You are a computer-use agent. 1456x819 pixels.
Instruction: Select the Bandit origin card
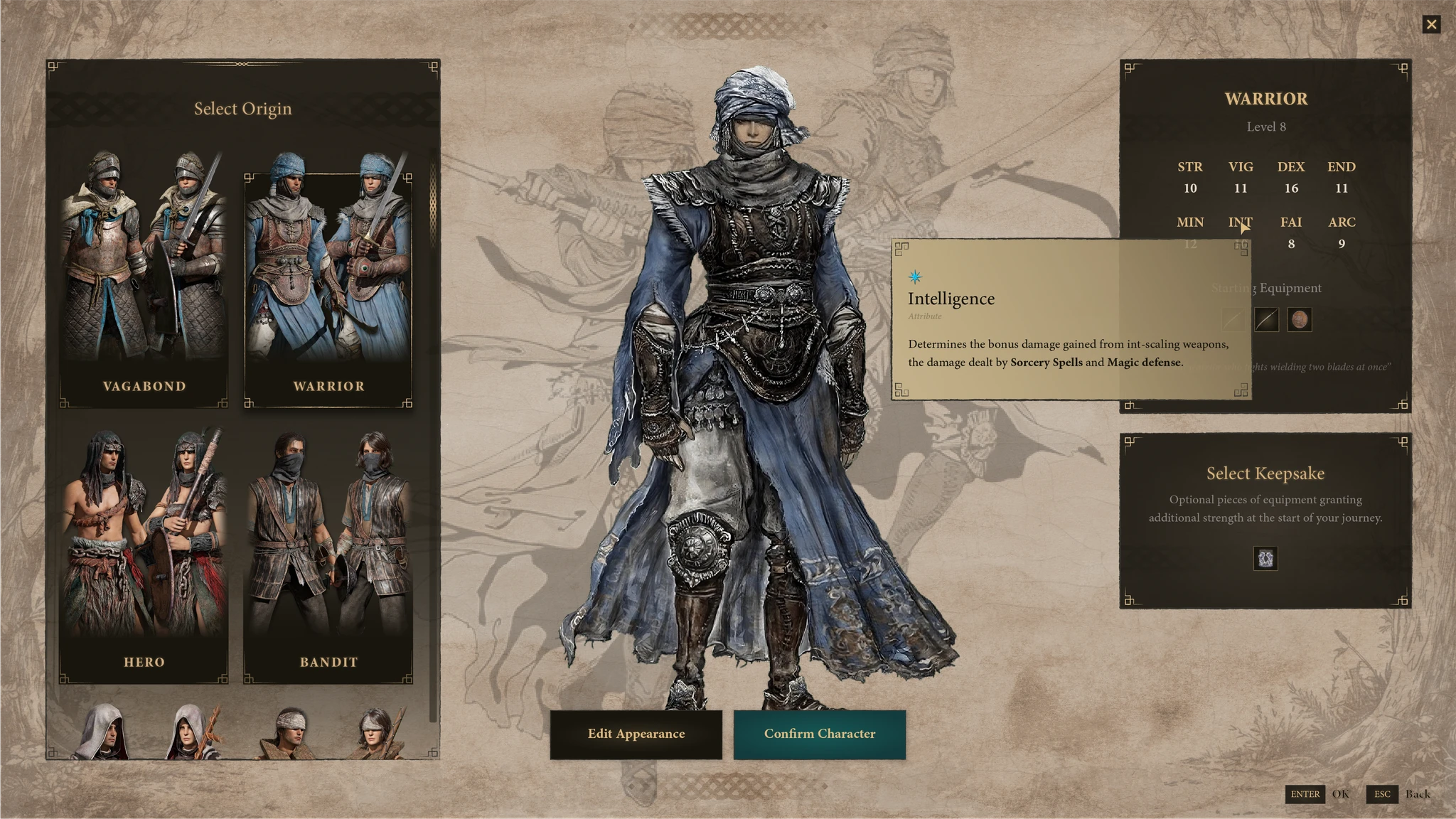(x=328, y=555)
